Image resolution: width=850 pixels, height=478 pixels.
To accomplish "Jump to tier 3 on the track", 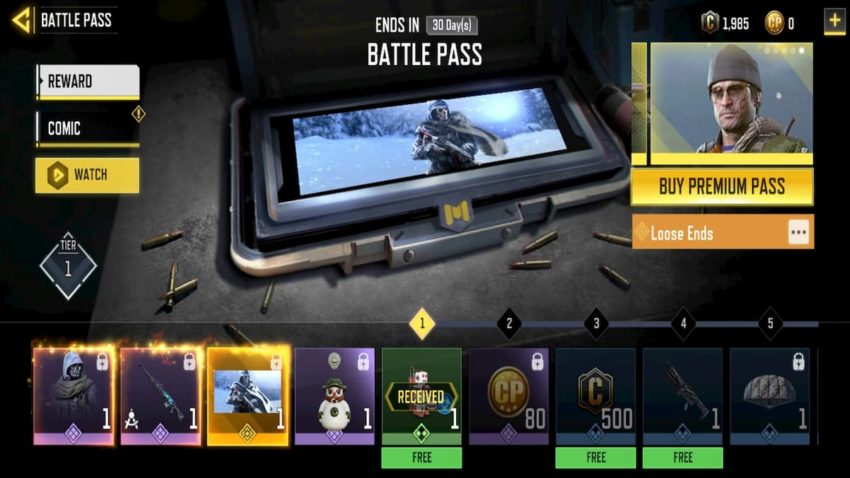I will (x=596, y=323).
